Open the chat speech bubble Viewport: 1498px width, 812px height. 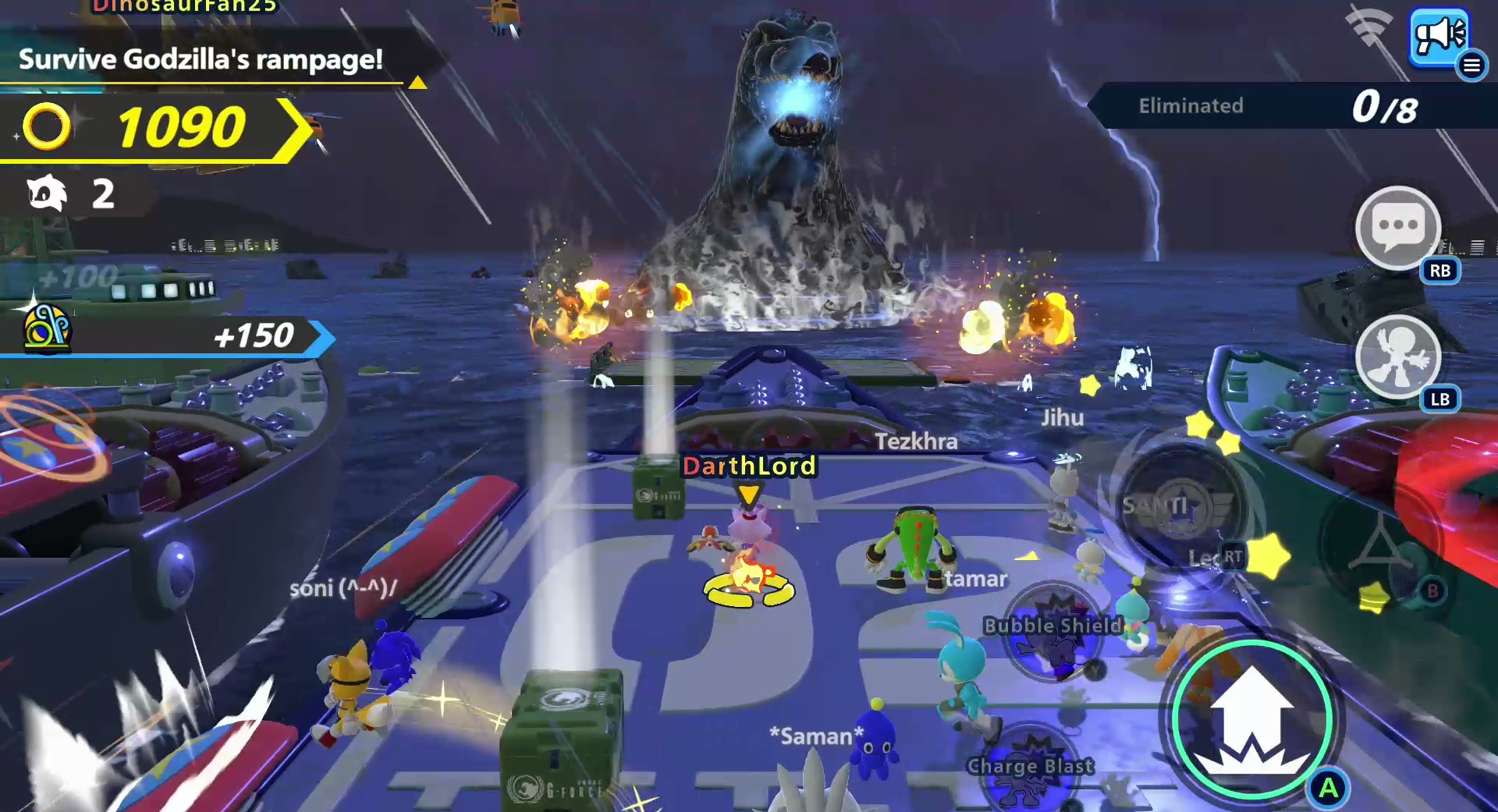click(1397, 228)
